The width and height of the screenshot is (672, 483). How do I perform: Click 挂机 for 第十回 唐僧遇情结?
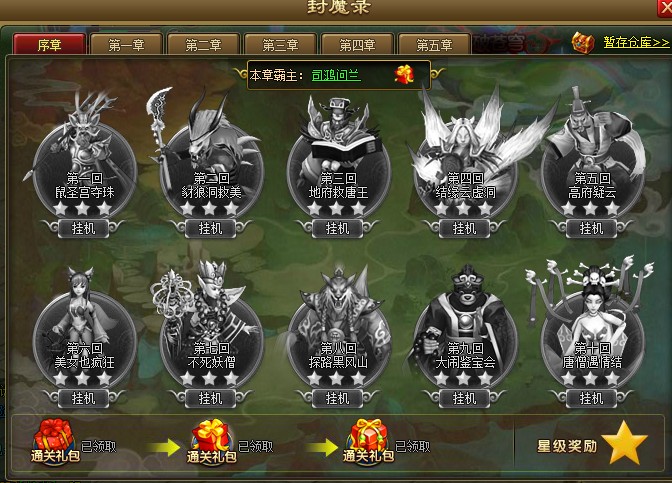point(590,397)
